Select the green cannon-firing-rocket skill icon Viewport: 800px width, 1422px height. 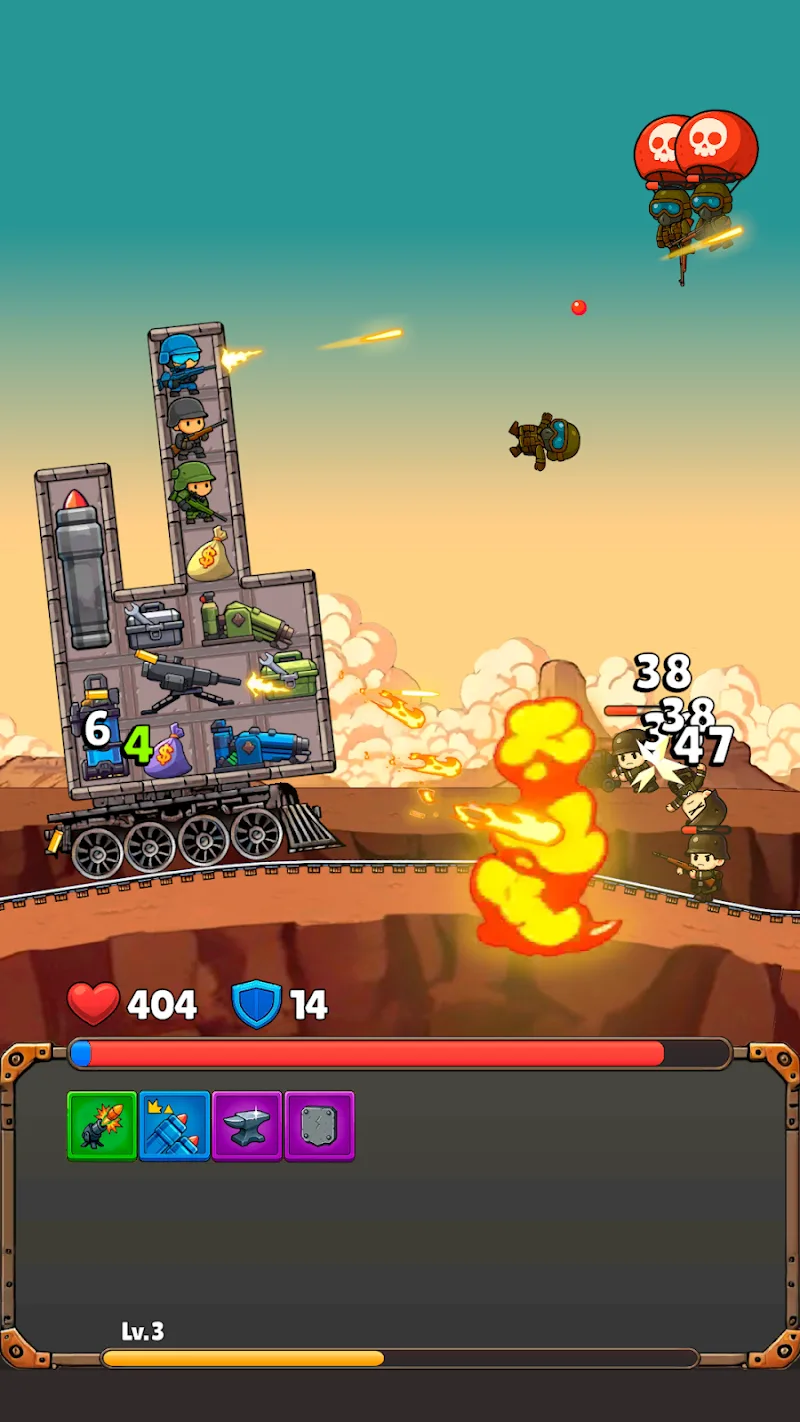point(102,1126)
